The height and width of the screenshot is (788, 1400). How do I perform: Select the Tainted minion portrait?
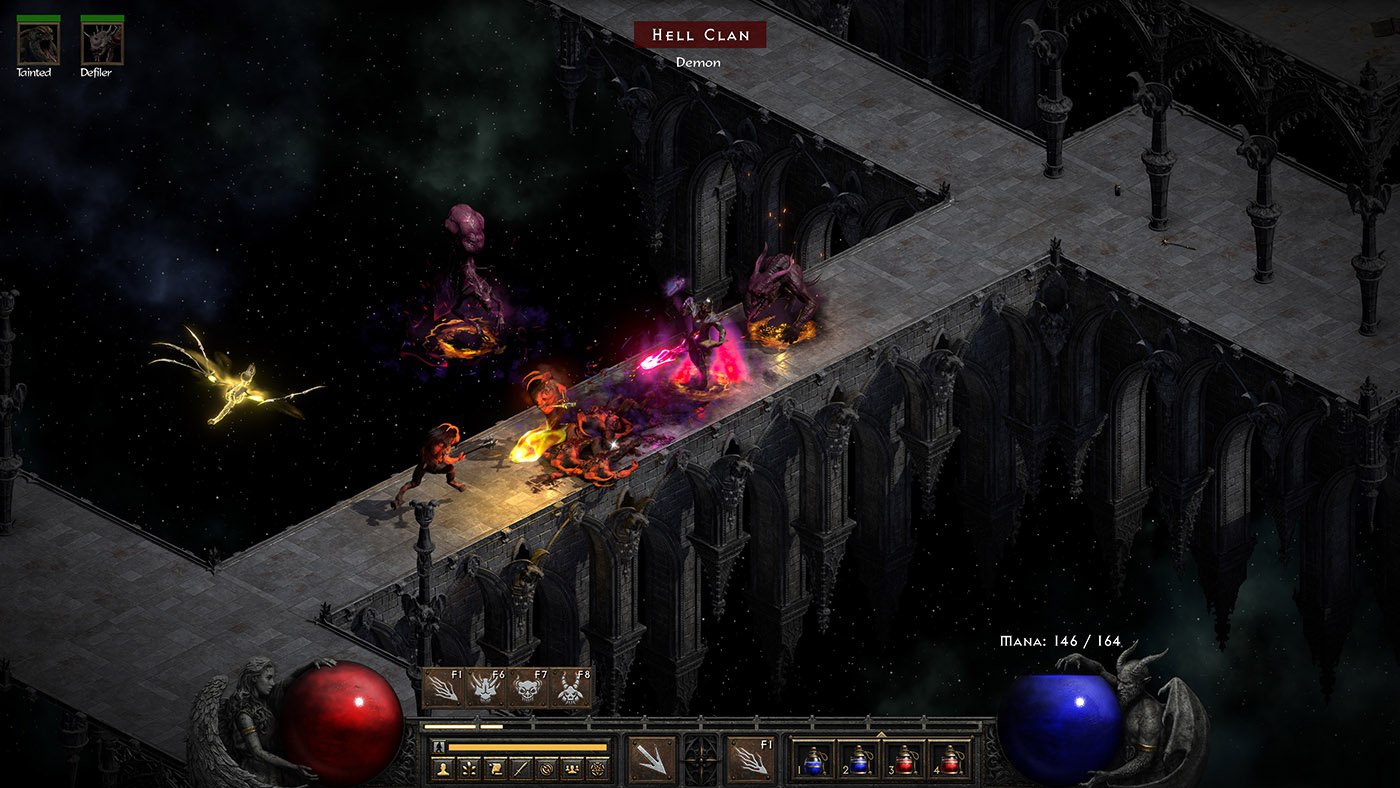pos(38,43)
